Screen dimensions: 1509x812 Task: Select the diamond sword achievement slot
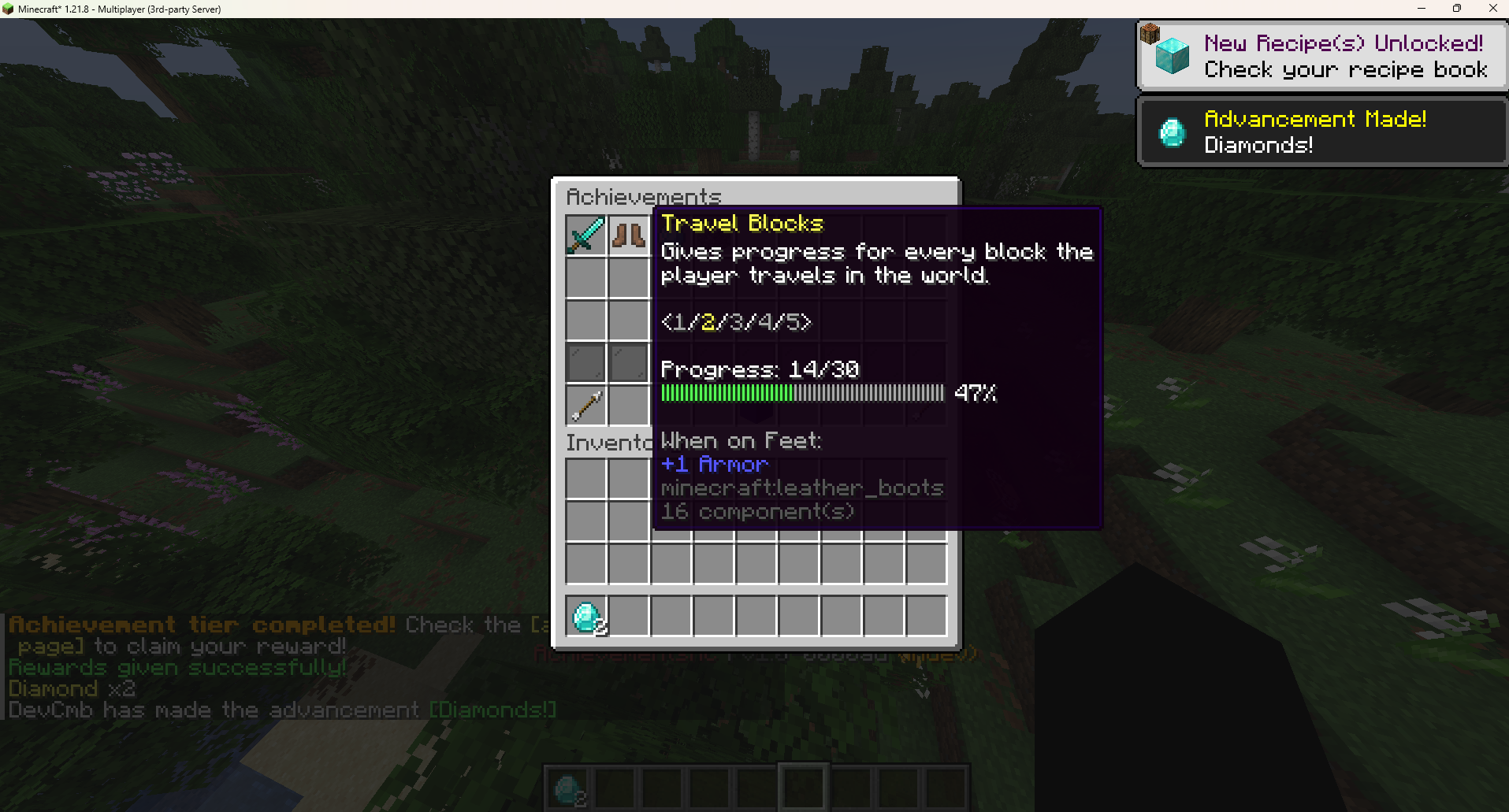click(585, 235)
